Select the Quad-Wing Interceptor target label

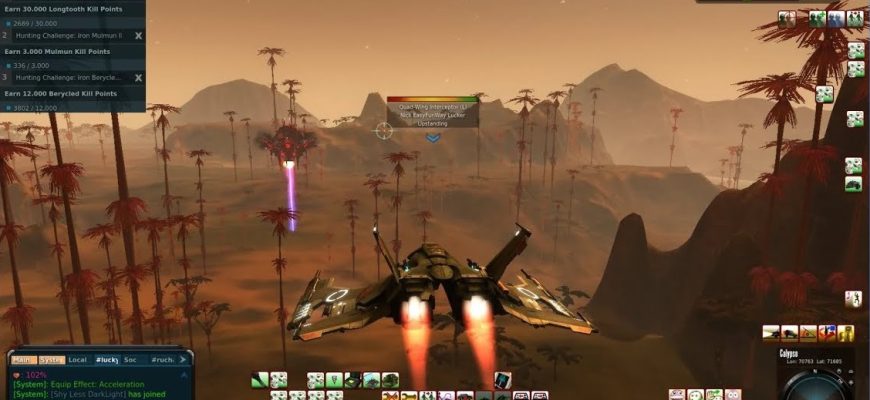click(x=432, y=106)
